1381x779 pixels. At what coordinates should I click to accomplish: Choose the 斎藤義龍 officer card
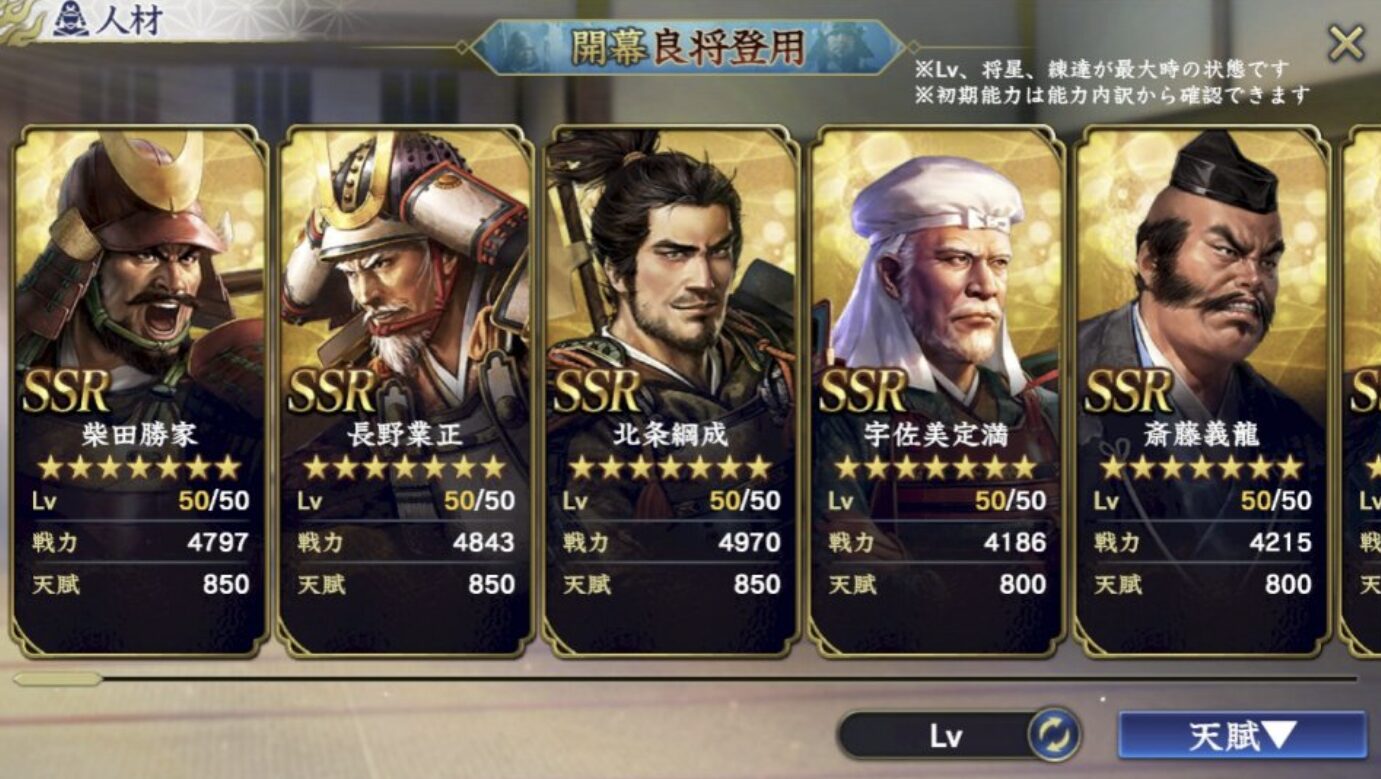(x=1201, y=390)
